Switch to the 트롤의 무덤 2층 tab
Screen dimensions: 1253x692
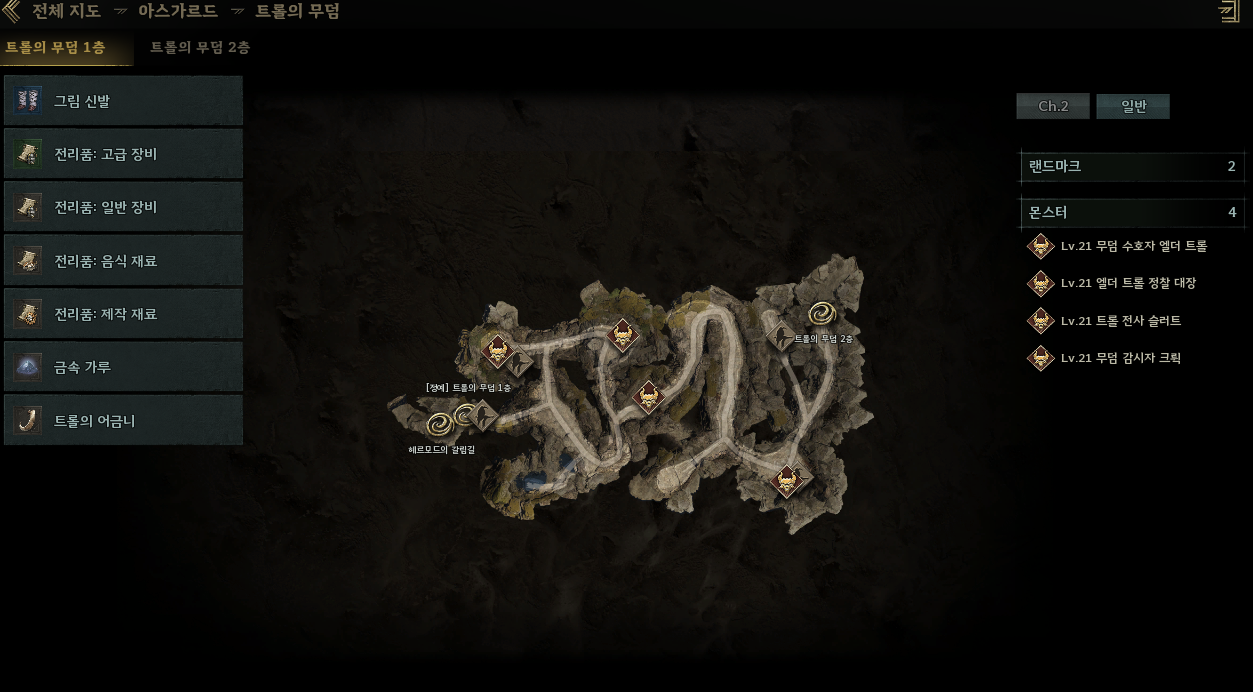coord(200,48)
